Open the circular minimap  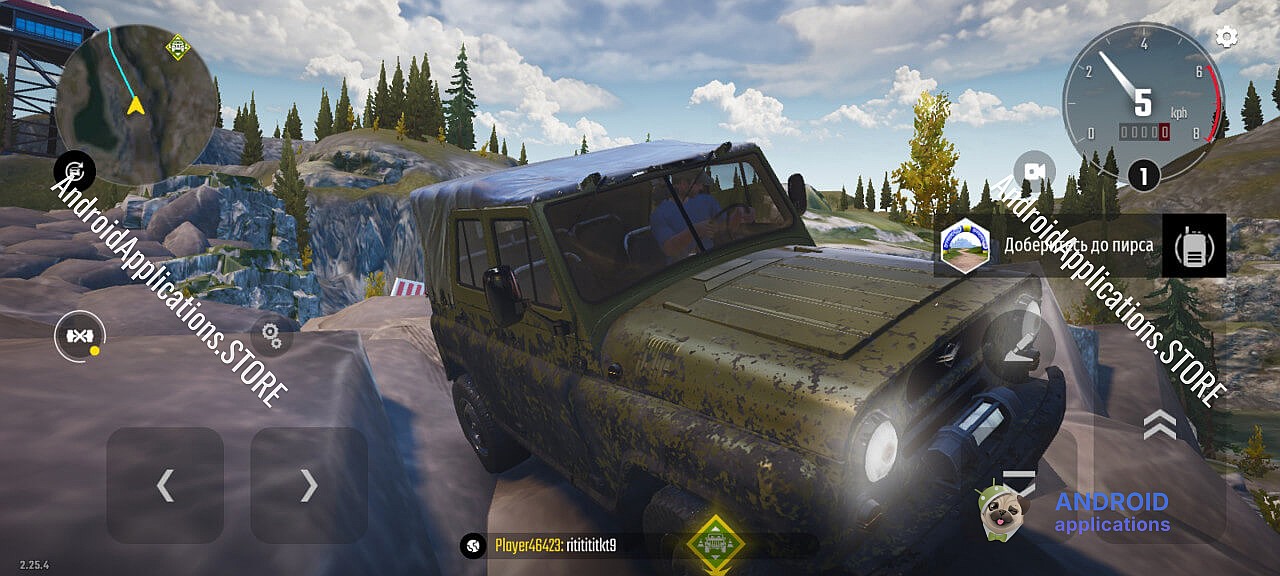click(136, 105)
